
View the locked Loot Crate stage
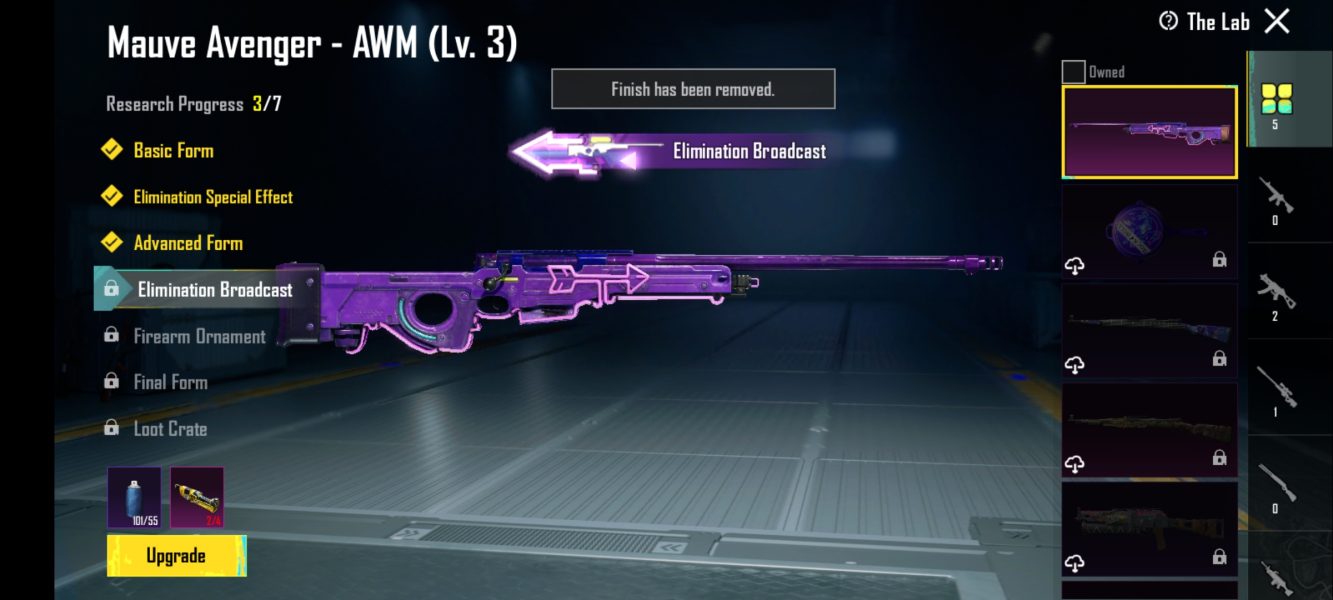170,429
